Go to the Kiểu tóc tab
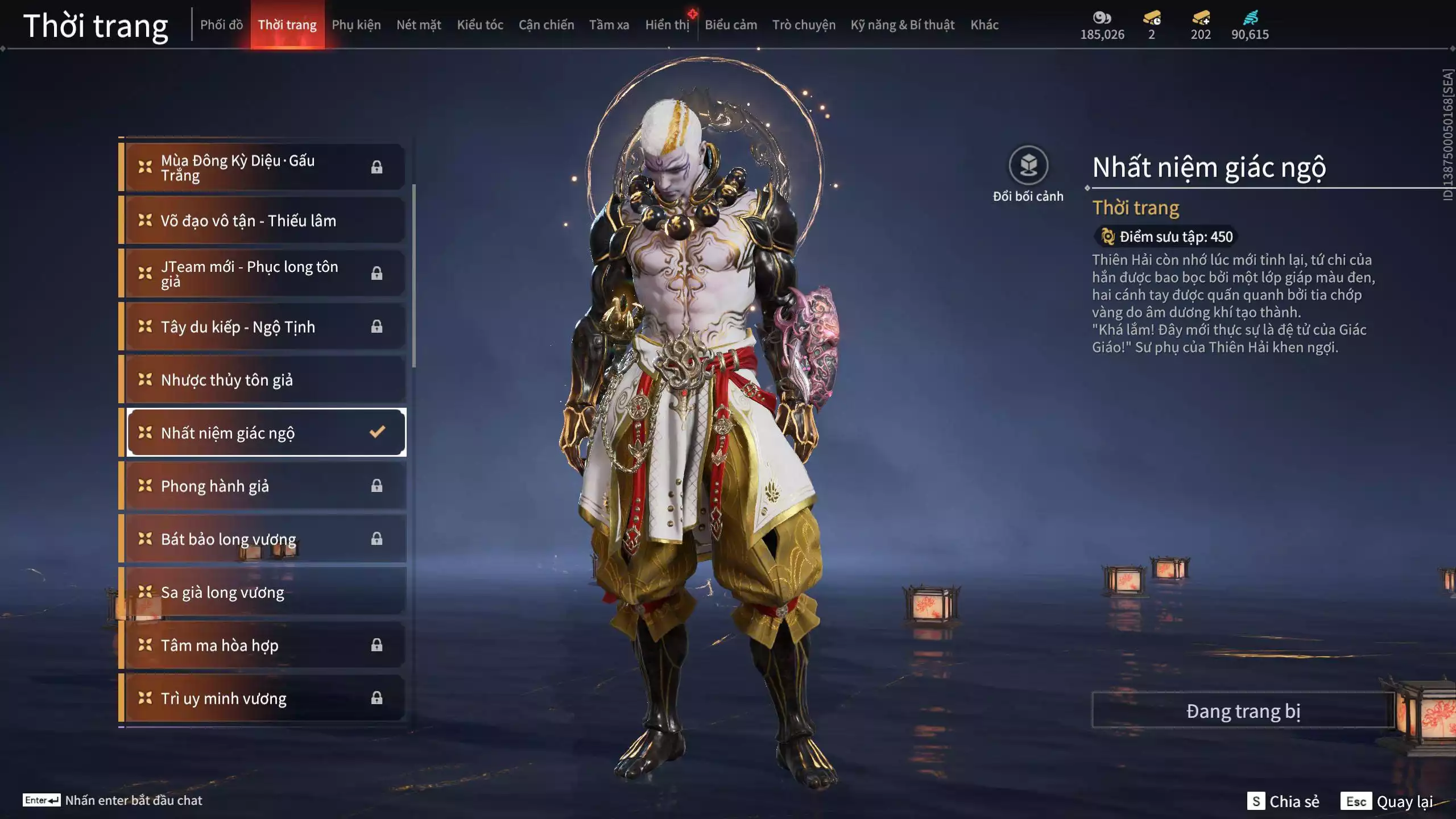 [x=480, y=25]
